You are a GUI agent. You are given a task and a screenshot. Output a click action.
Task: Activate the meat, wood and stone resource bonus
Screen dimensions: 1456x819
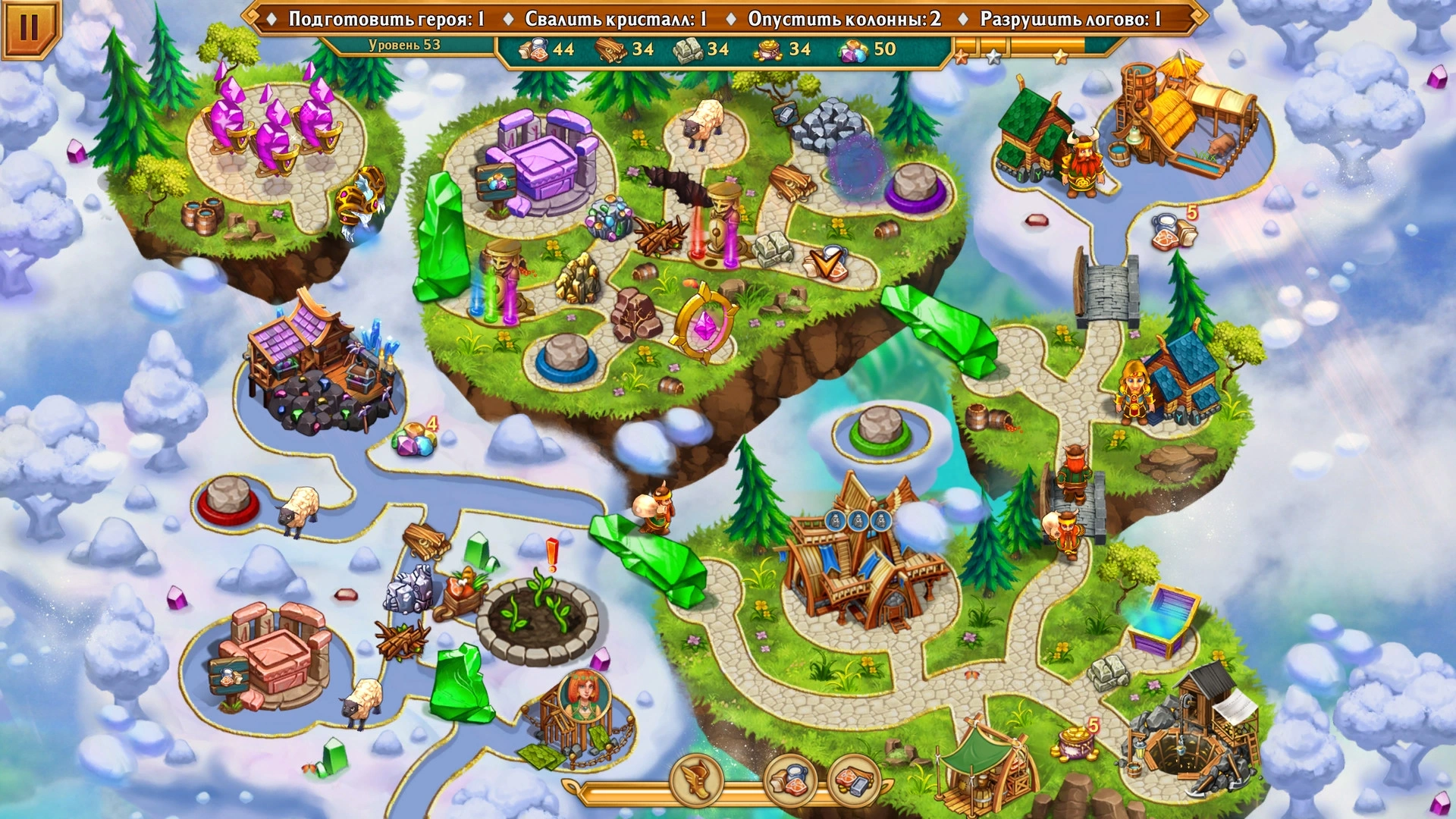tap(854, 780)
